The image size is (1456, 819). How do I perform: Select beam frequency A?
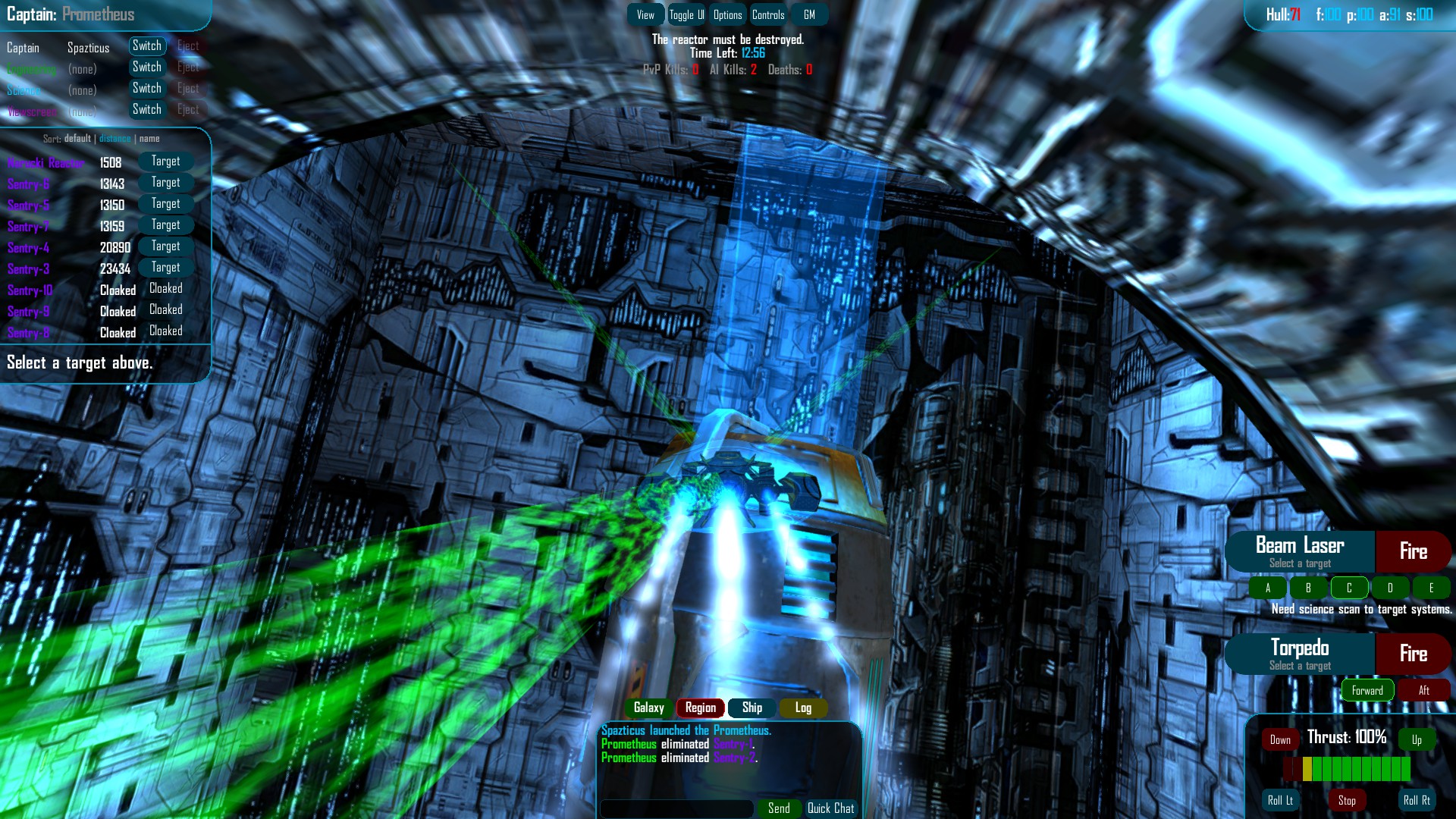point(1267,588)
